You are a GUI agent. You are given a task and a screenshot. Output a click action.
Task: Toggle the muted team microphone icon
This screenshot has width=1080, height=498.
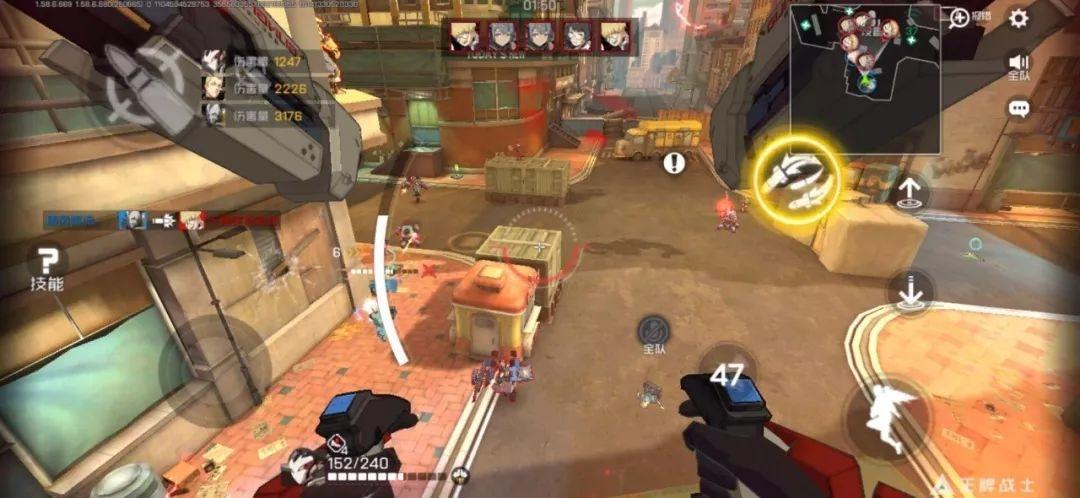click(x=654, y=332)
